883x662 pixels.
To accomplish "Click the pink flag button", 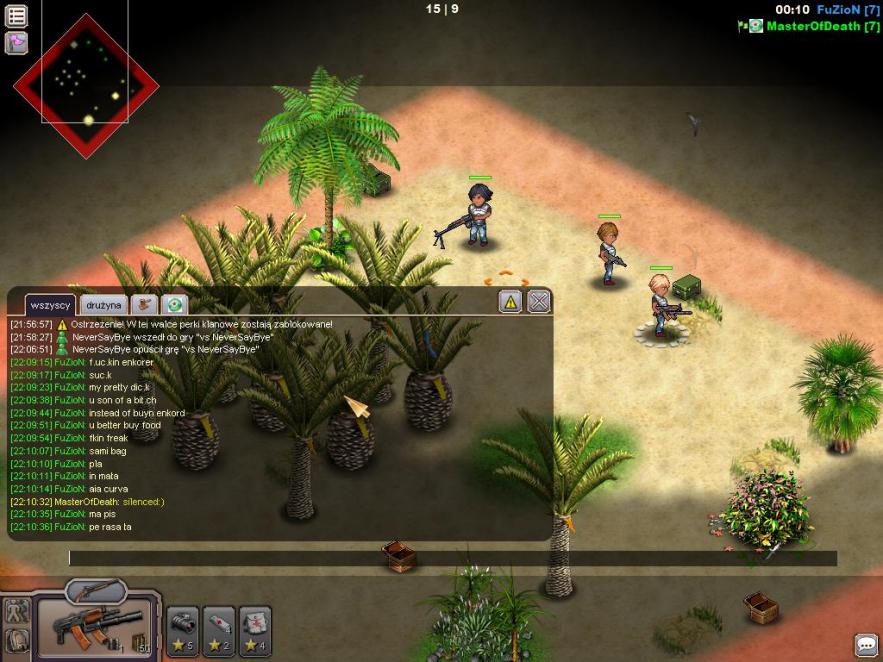I will (x=16, y=43).
